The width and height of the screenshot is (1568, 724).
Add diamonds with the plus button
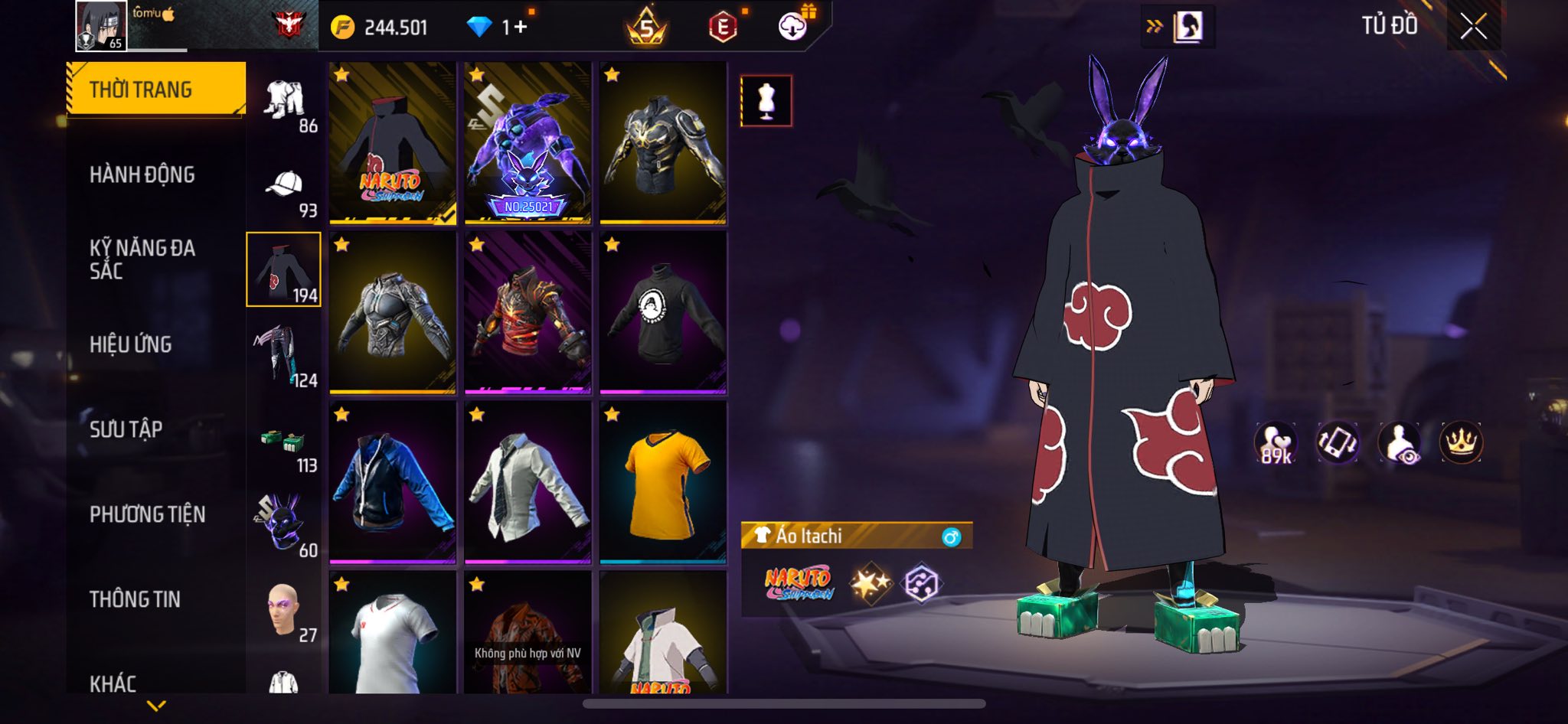pyautogui.click(x=521, y=28)
